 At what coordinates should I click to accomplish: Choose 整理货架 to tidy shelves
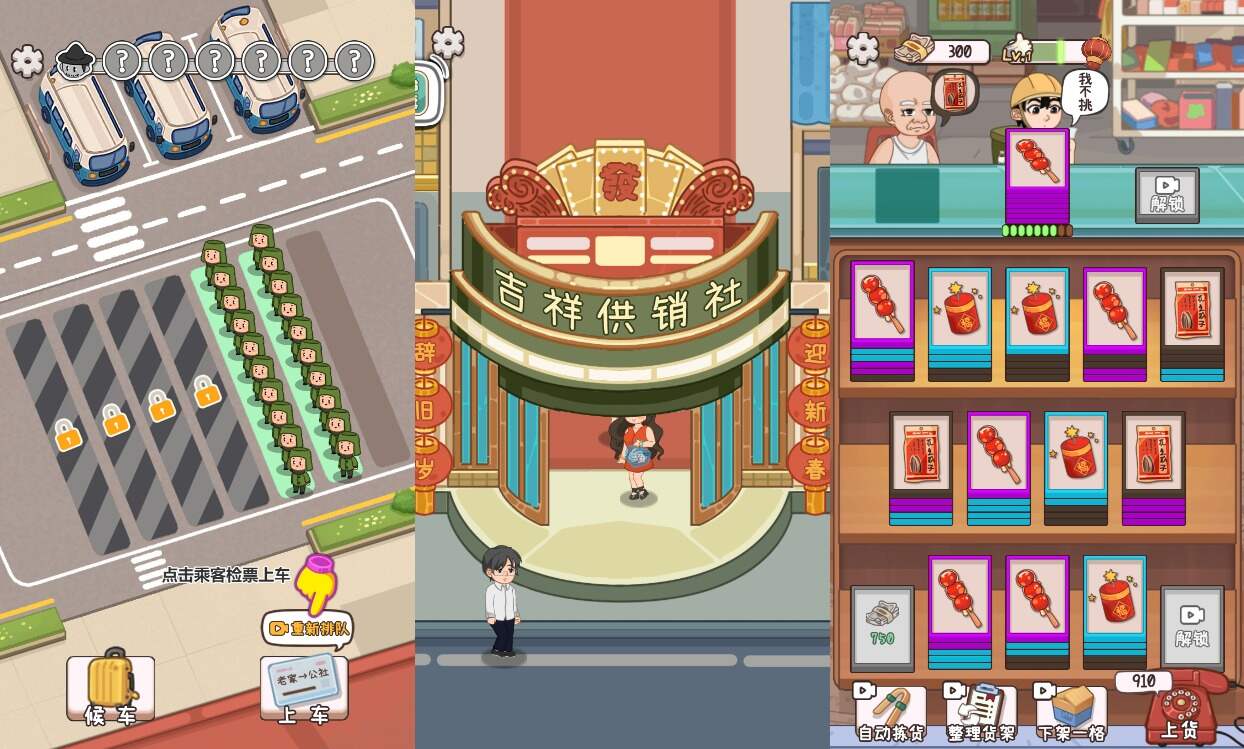pos(980,711)
